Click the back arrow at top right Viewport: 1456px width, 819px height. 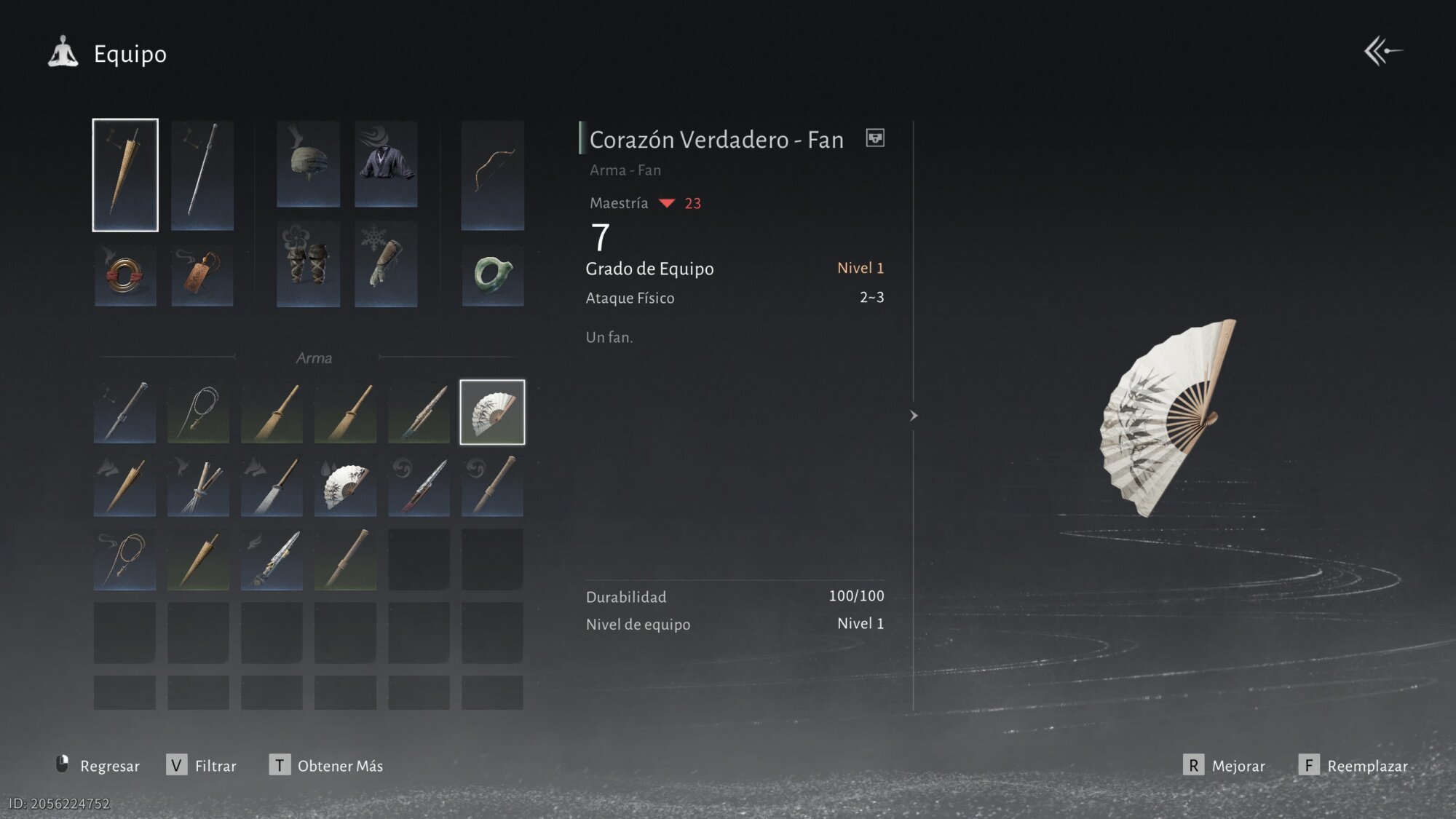[x=1382, y=52]
